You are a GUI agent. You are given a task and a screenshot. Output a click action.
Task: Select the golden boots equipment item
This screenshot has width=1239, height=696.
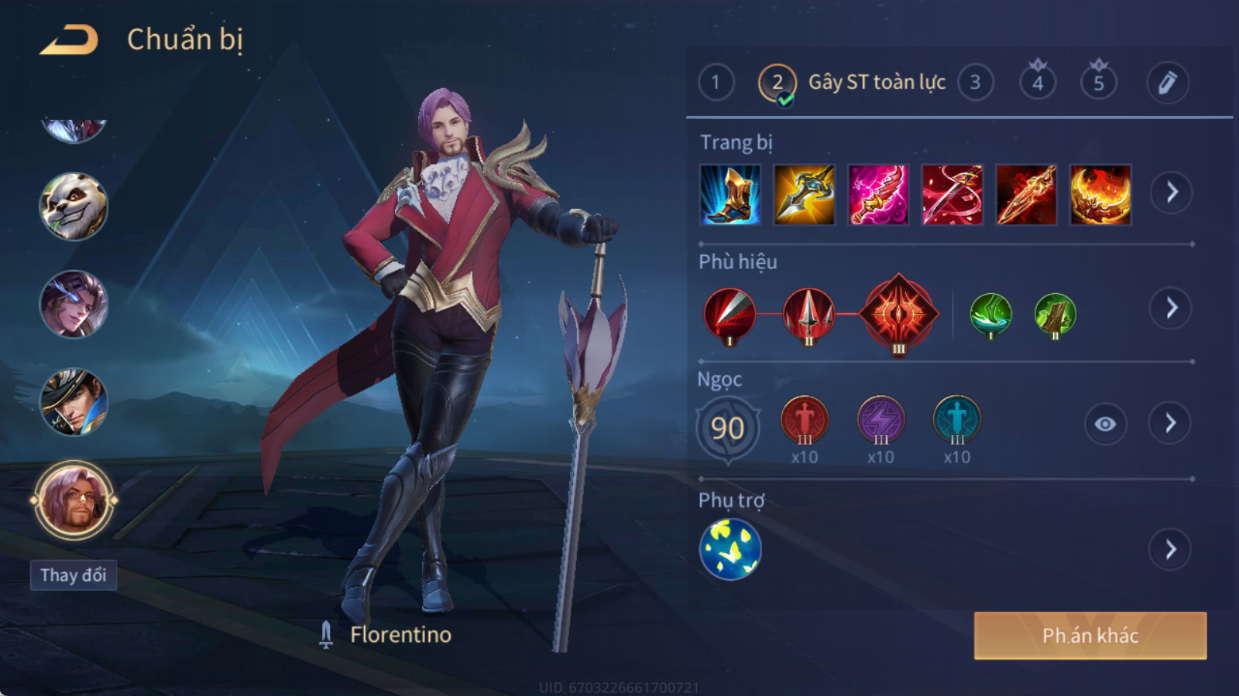pyautogui.click(x=730, y=194)
